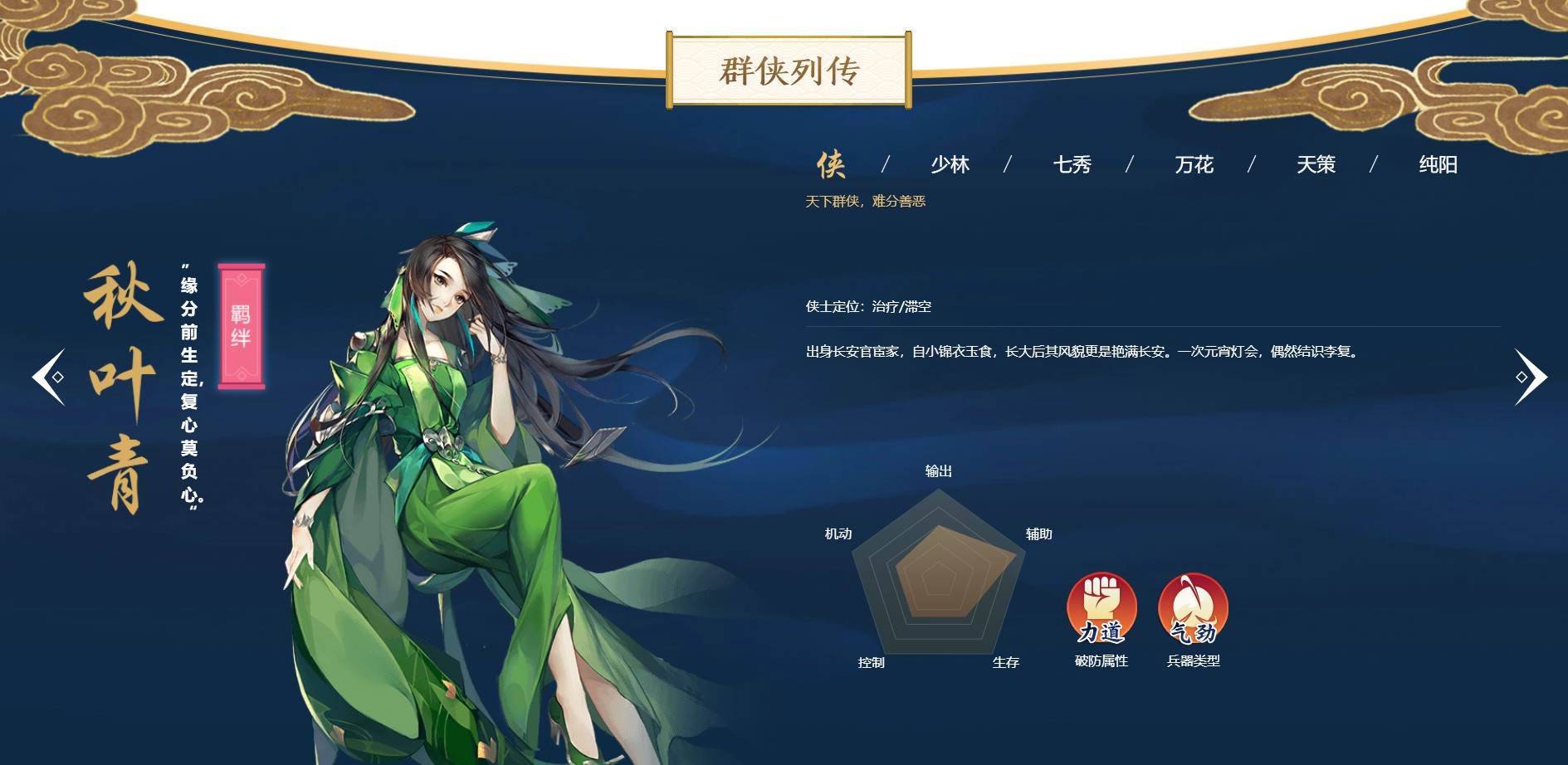
Task: Select the 机动 stat label on radar
Action: point(840,535)
